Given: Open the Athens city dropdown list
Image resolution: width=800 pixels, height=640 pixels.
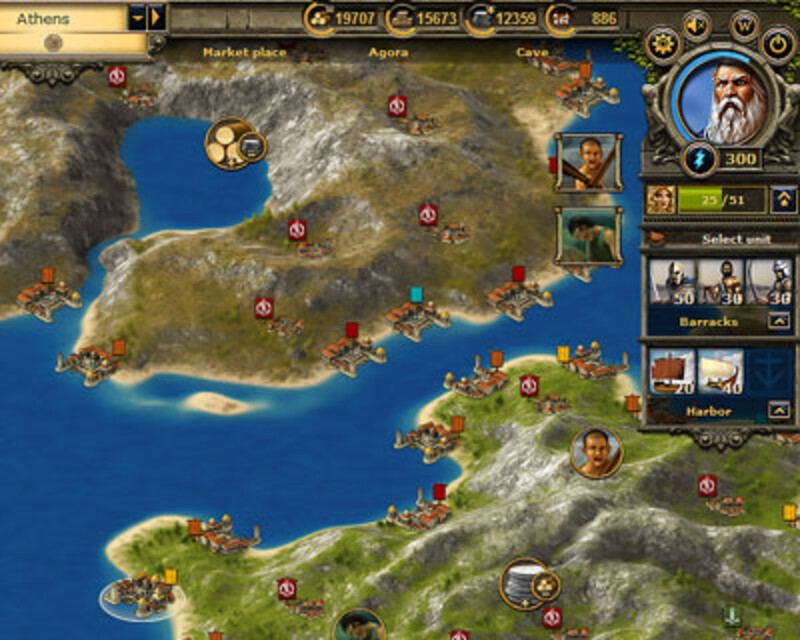Looking at the screenshot, I should pos(137,18).
